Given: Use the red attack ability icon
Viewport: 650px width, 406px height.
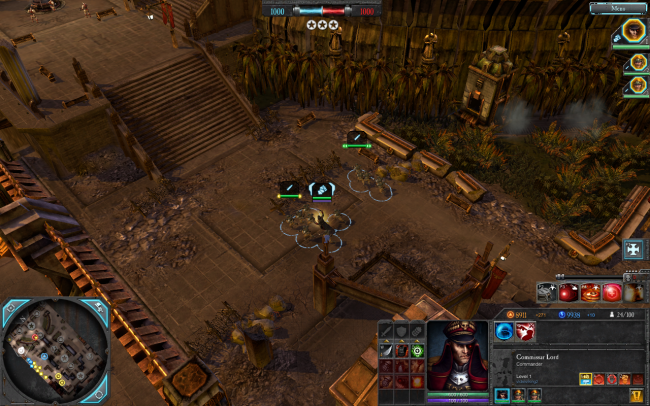Looking at the screenshot, I should coord(526,330).
